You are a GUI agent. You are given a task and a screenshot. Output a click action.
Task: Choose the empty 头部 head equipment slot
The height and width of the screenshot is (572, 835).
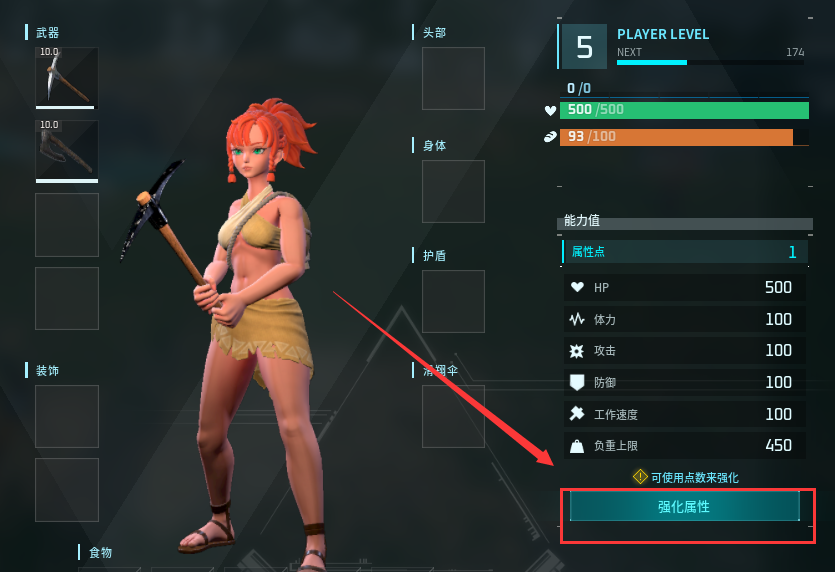point(453,78)
